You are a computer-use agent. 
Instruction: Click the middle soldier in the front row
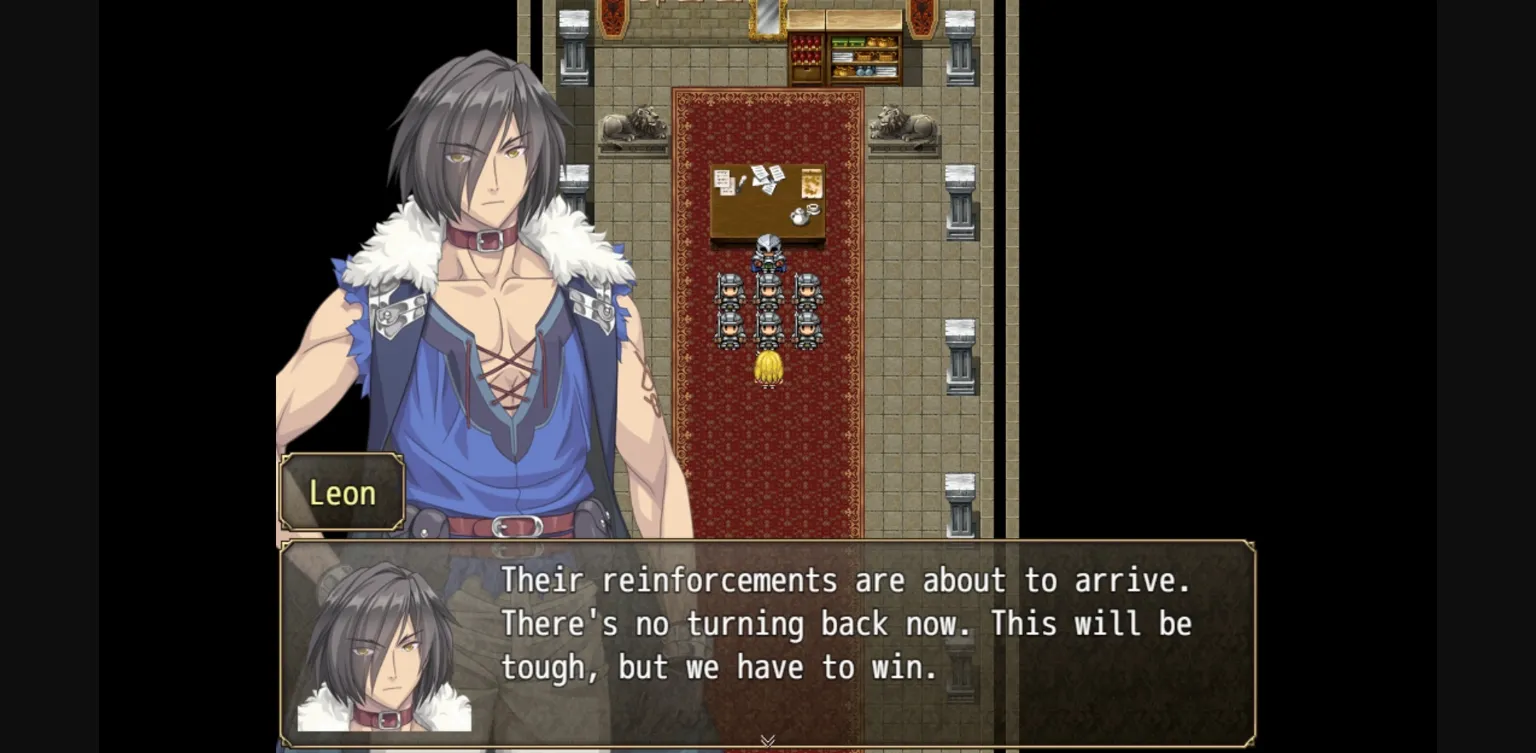[x=768, y=332]
